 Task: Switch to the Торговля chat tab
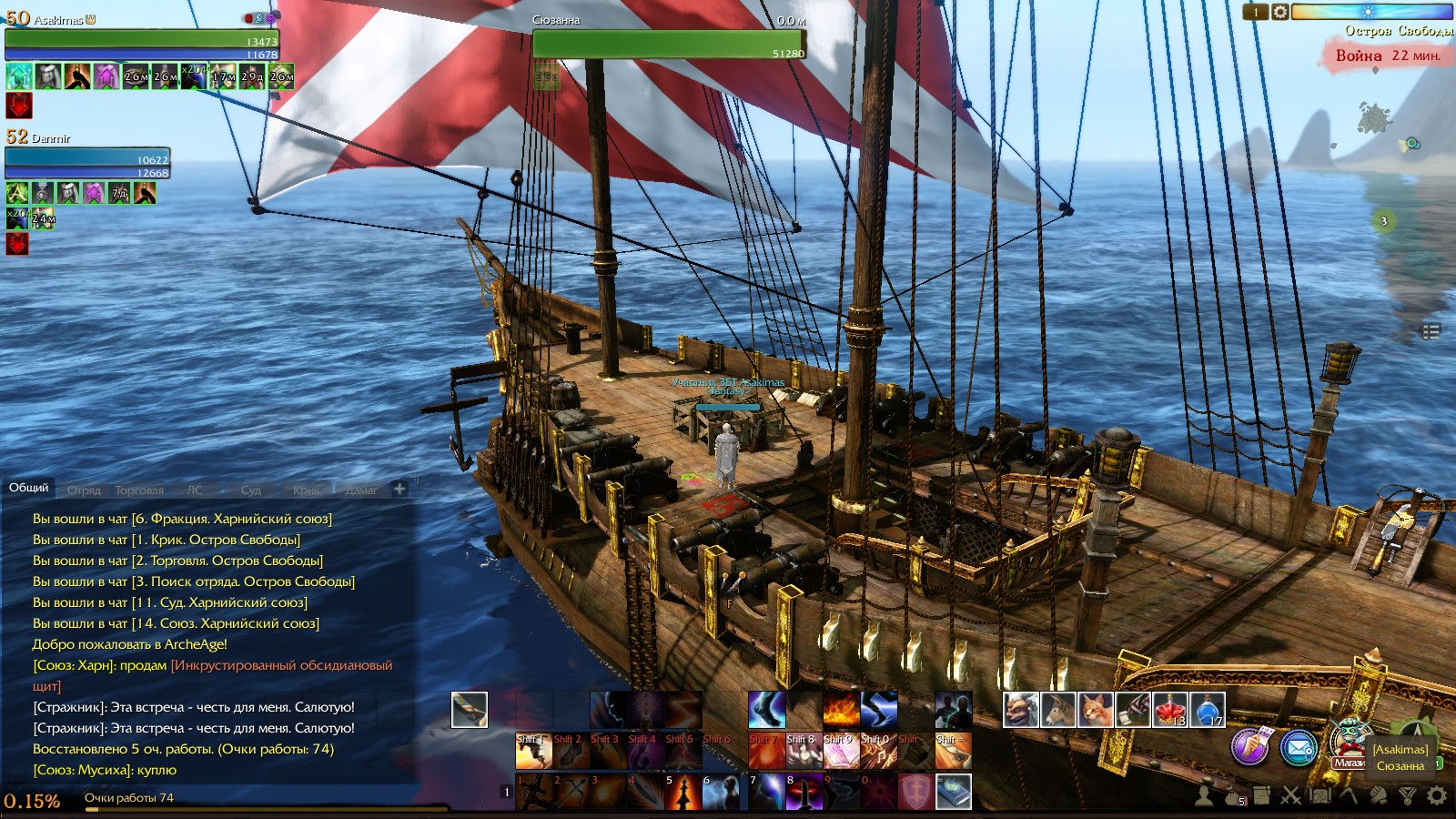tap(139, 490)
